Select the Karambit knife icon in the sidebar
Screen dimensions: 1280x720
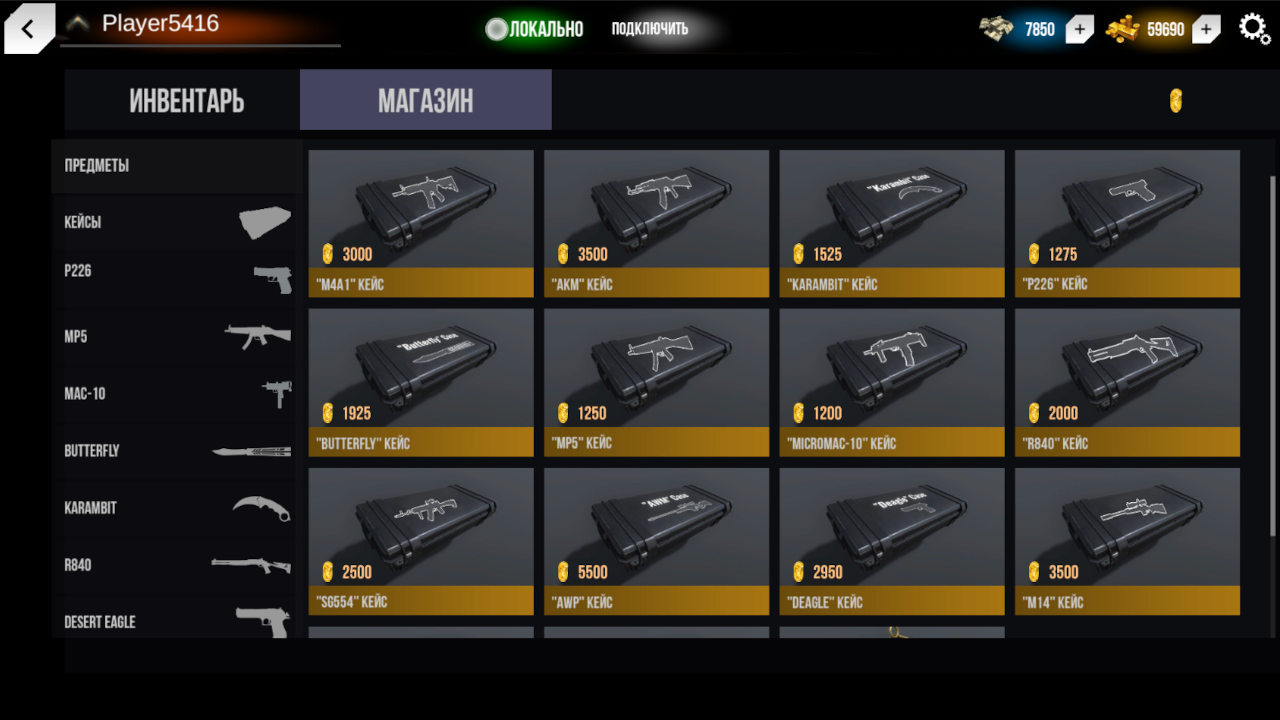265,508
